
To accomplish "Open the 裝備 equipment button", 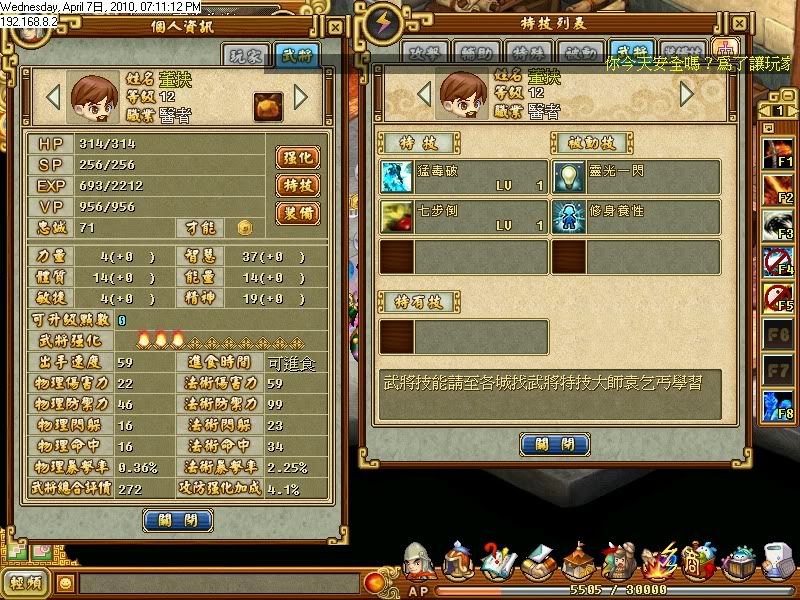I will point(297,213).
